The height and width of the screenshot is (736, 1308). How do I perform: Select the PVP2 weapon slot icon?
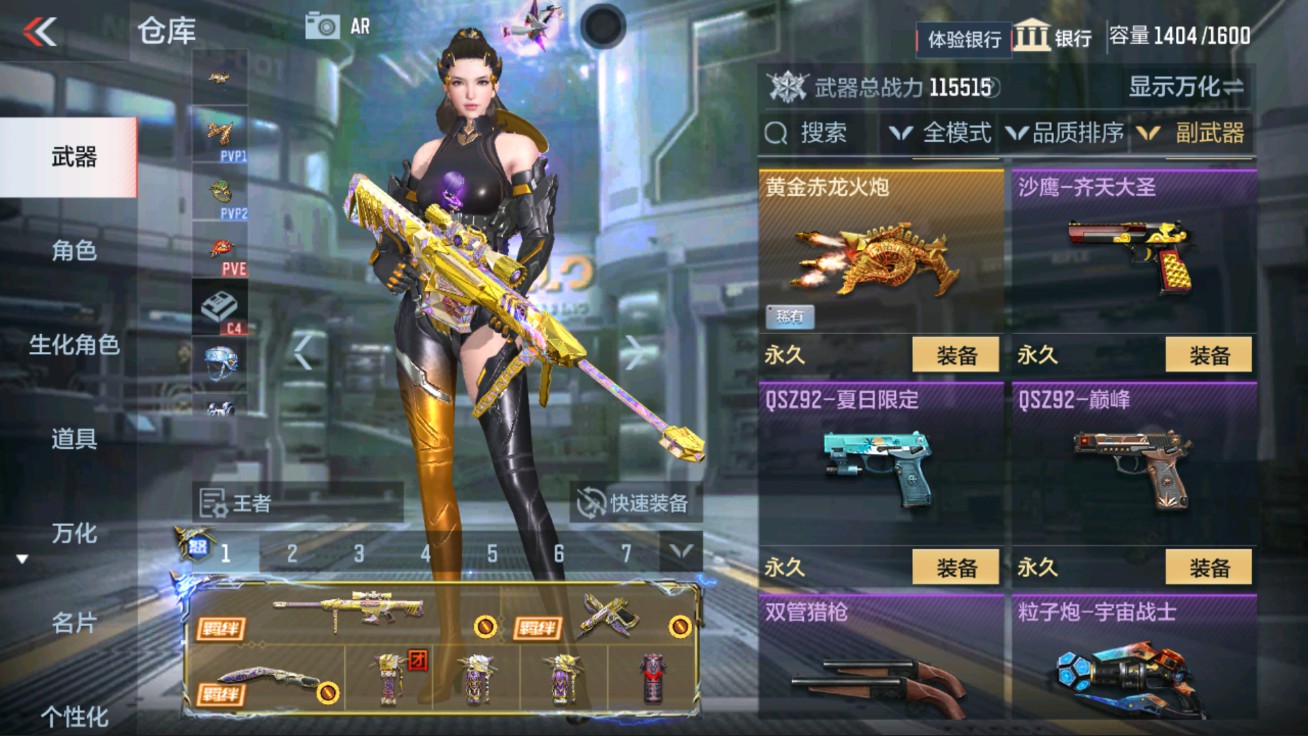coord(219,190)
